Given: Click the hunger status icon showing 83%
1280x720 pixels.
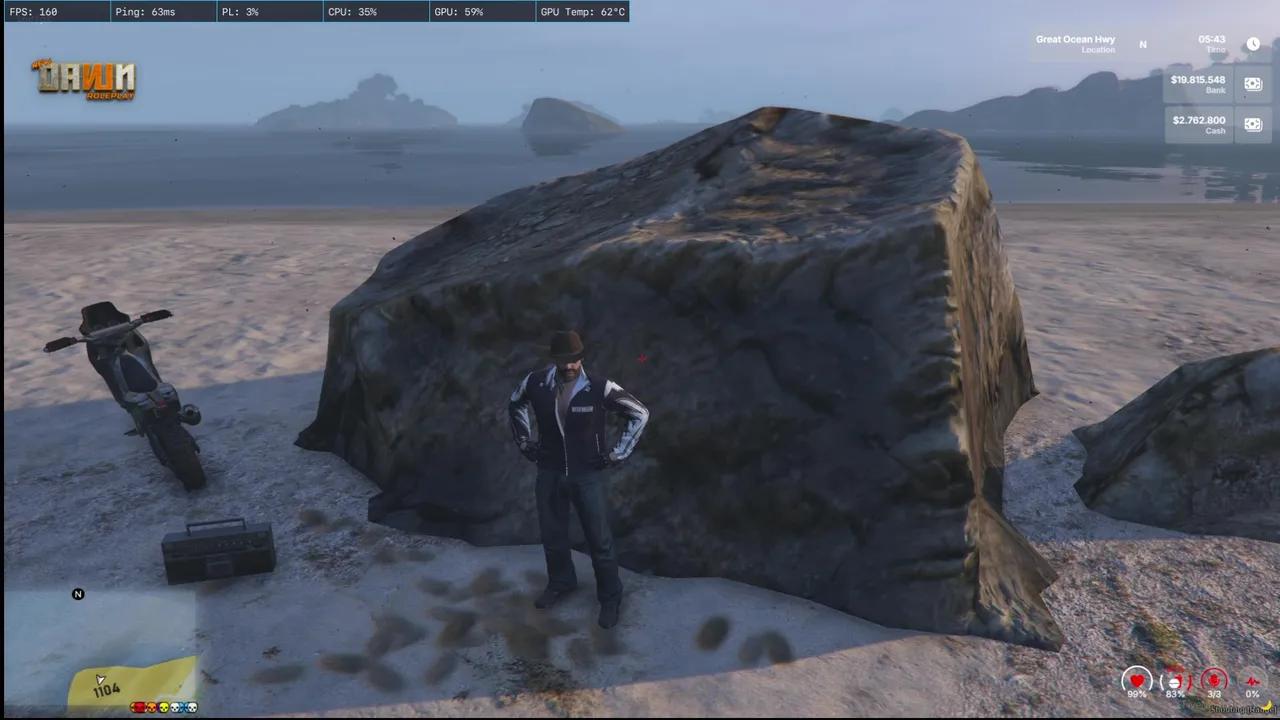Looking at the screenshot, I should click(x=1174, y=681).
